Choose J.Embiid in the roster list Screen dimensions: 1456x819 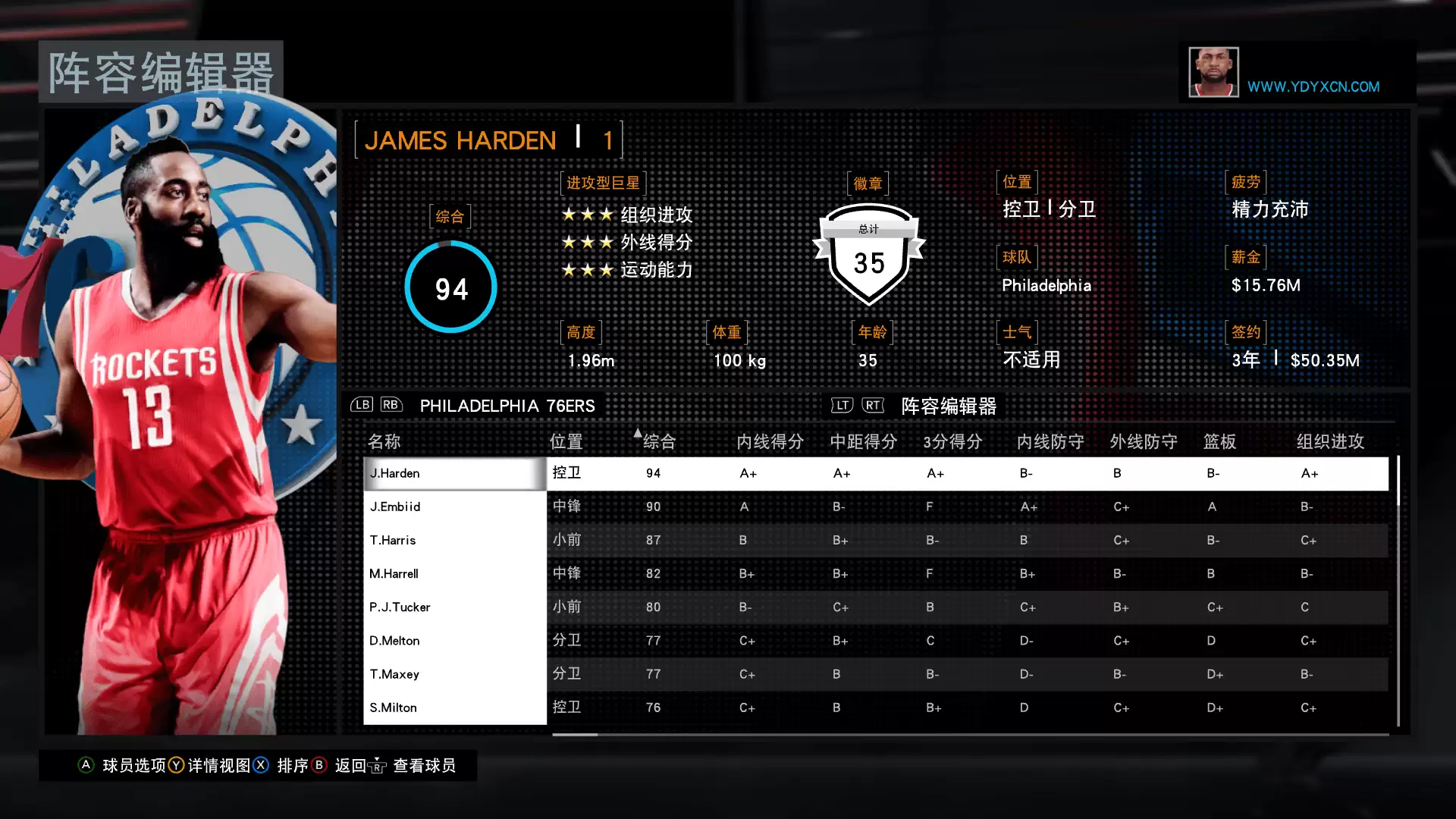(x=455, y=507)
